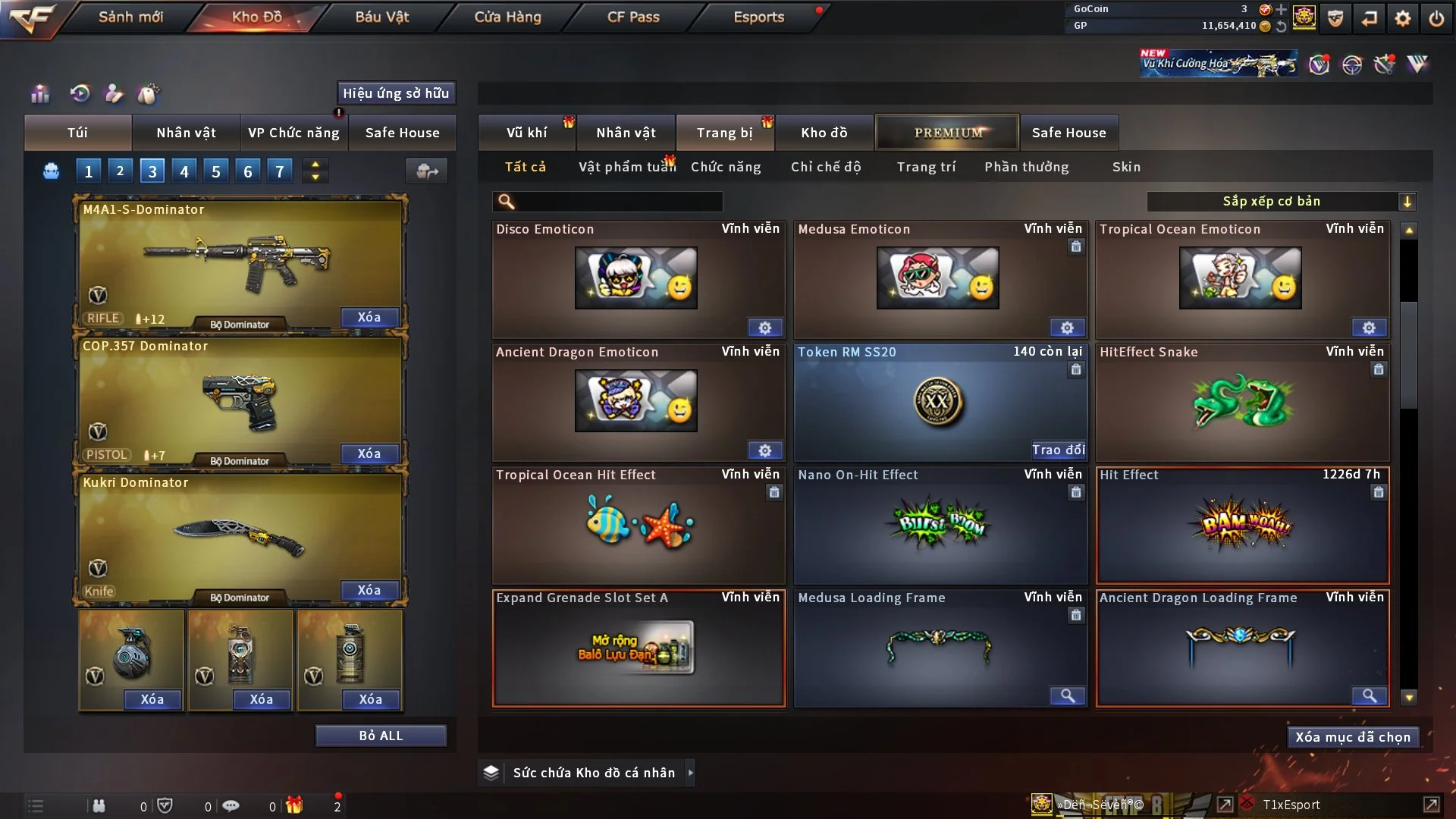Unequip everything with Bỏ ALL

tap(381, 736)
